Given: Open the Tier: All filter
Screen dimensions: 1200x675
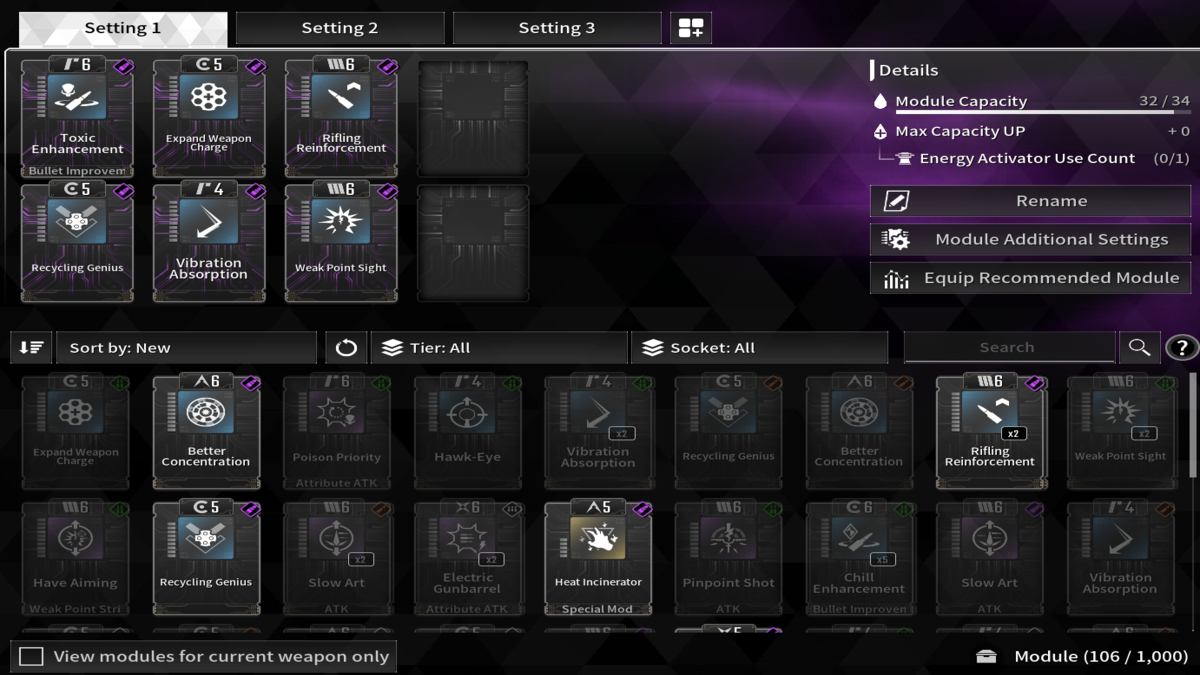Looking at the screenshot, I should pos(500,348).
